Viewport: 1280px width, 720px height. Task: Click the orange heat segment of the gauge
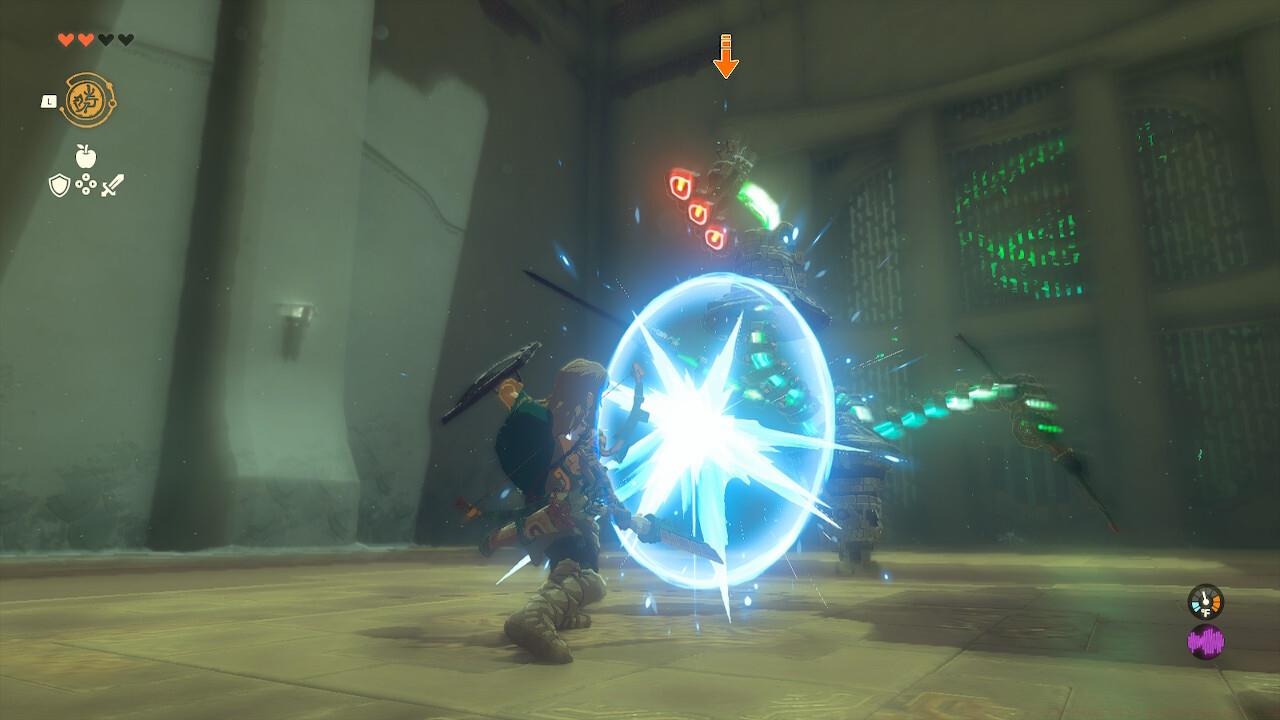coord(1216,603)
